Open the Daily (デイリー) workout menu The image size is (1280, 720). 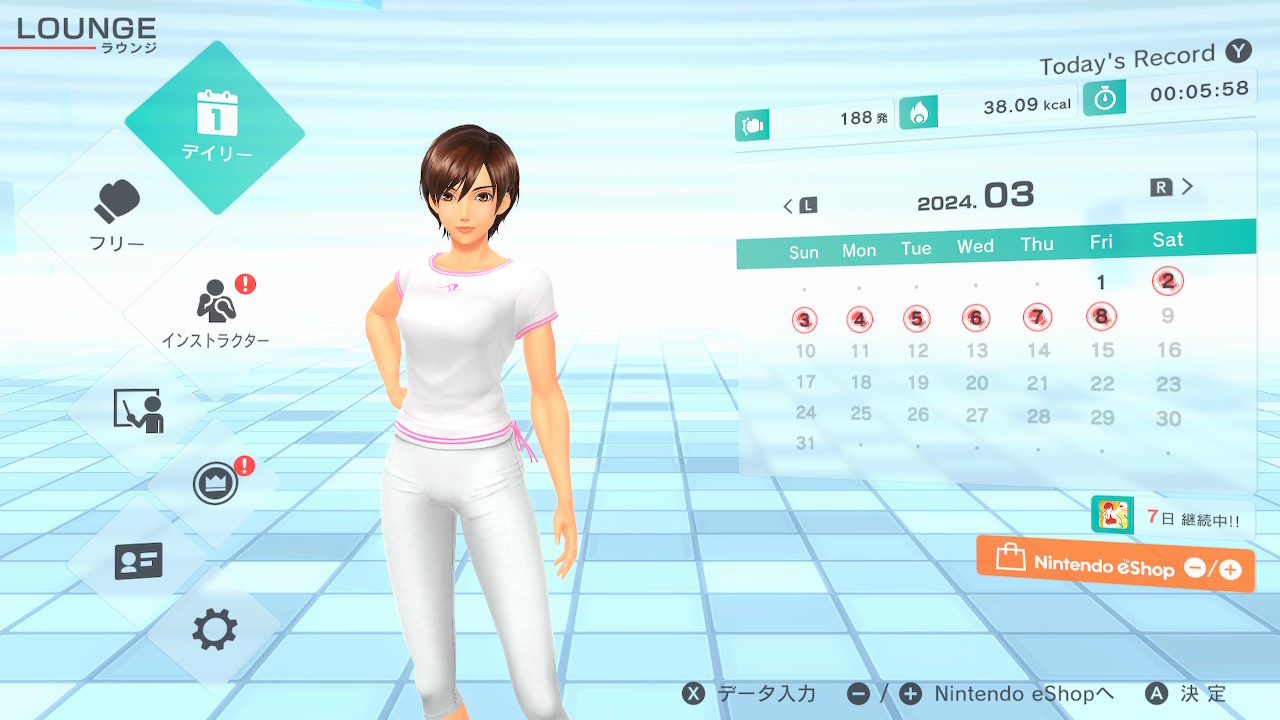coord(215,127)
